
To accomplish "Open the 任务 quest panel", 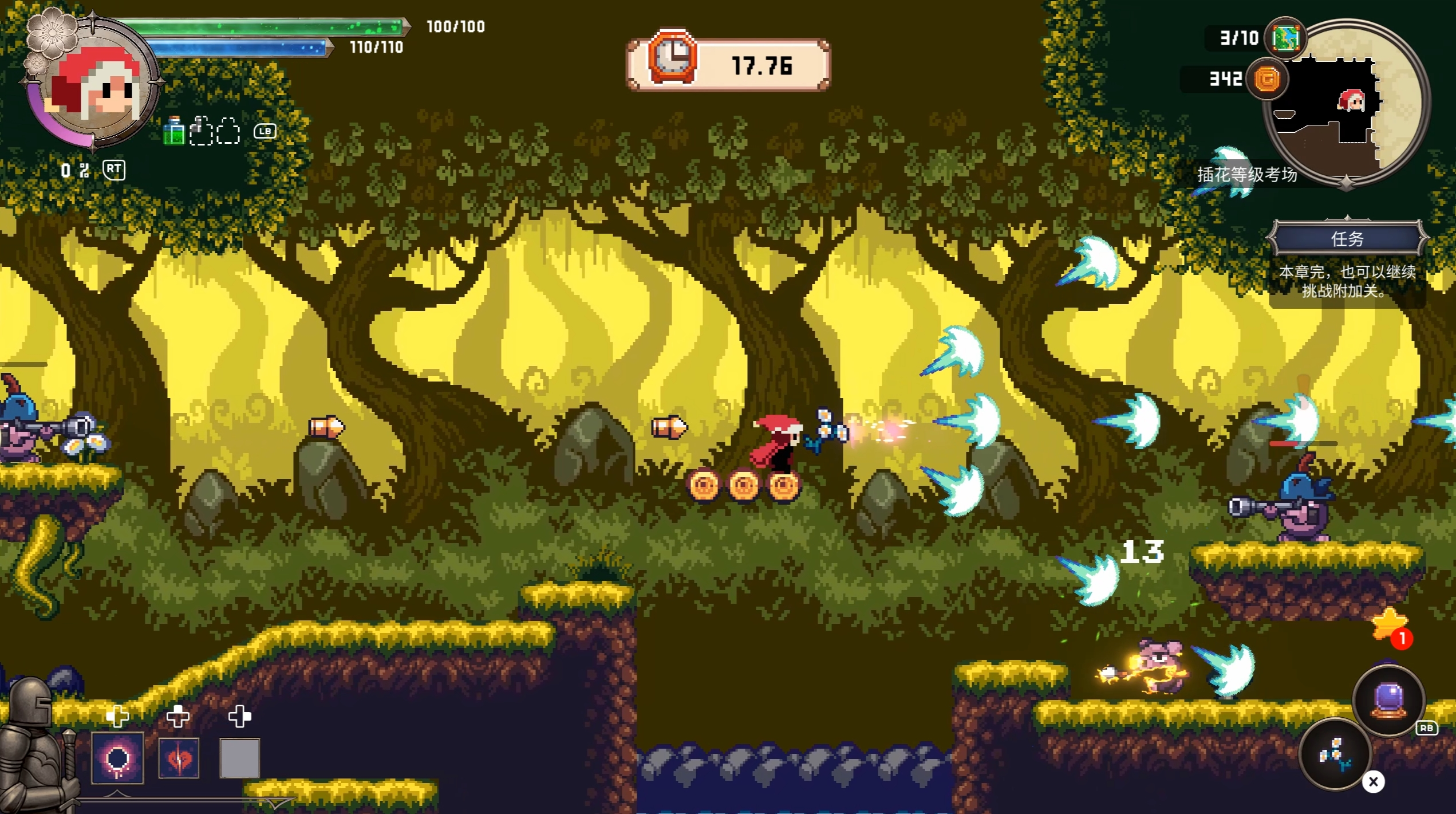I will click(x=1347, y=238).
